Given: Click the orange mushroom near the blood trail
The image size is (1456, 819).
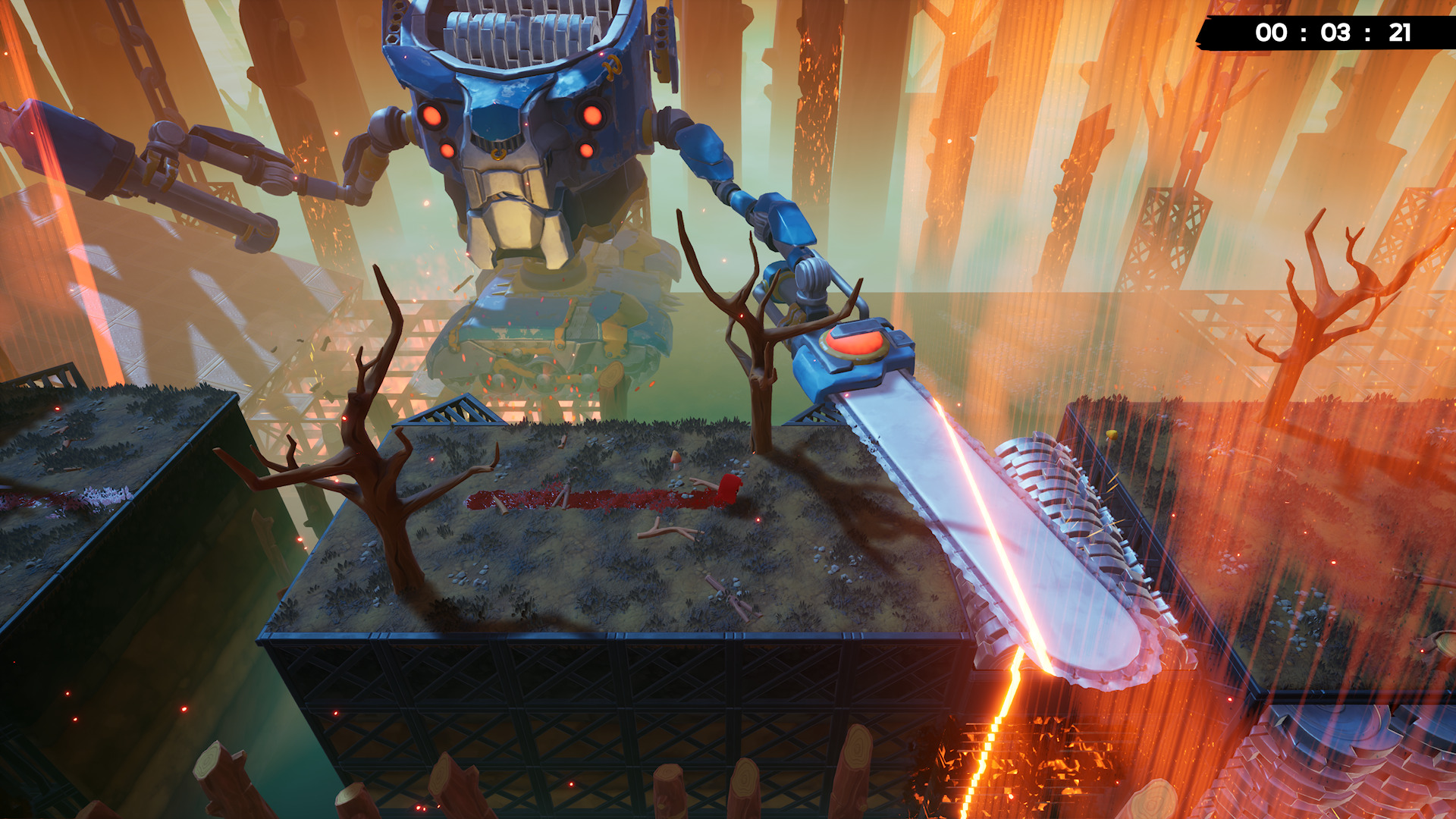Looking at the screenshot, I should pos(676,460).
